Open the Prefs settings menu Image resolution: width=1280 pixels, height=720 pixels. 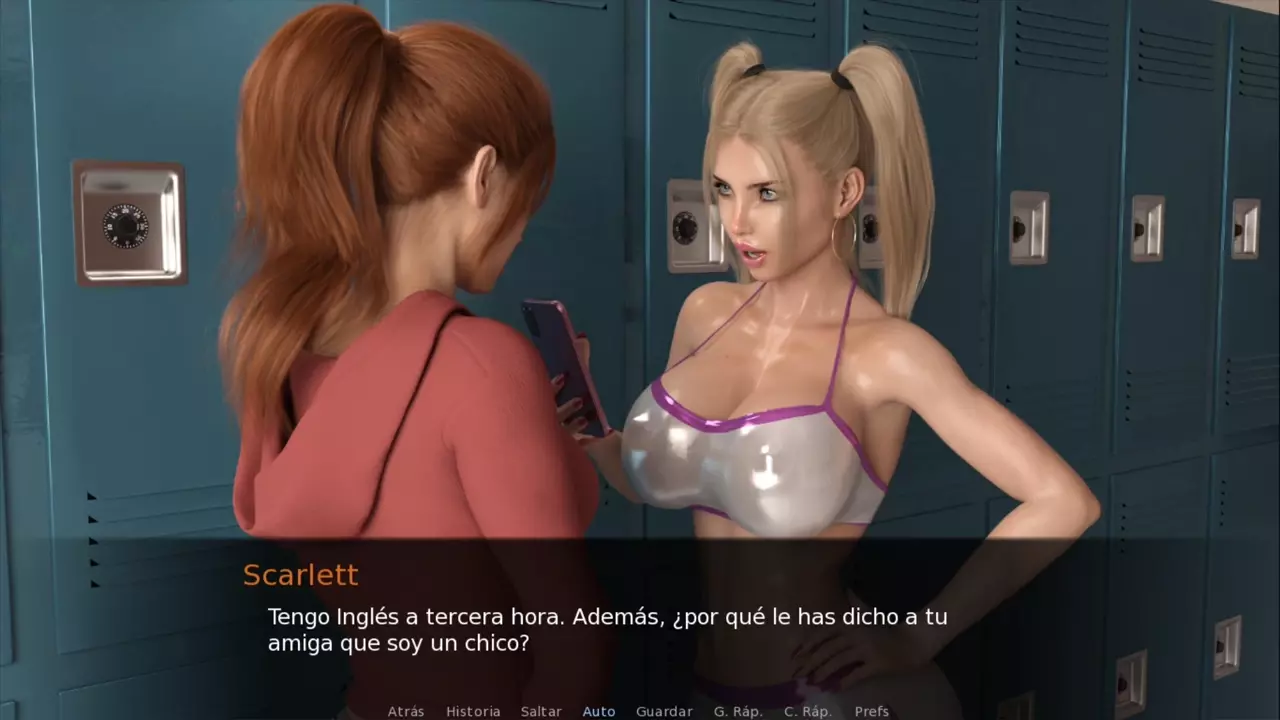pos(872,711)
